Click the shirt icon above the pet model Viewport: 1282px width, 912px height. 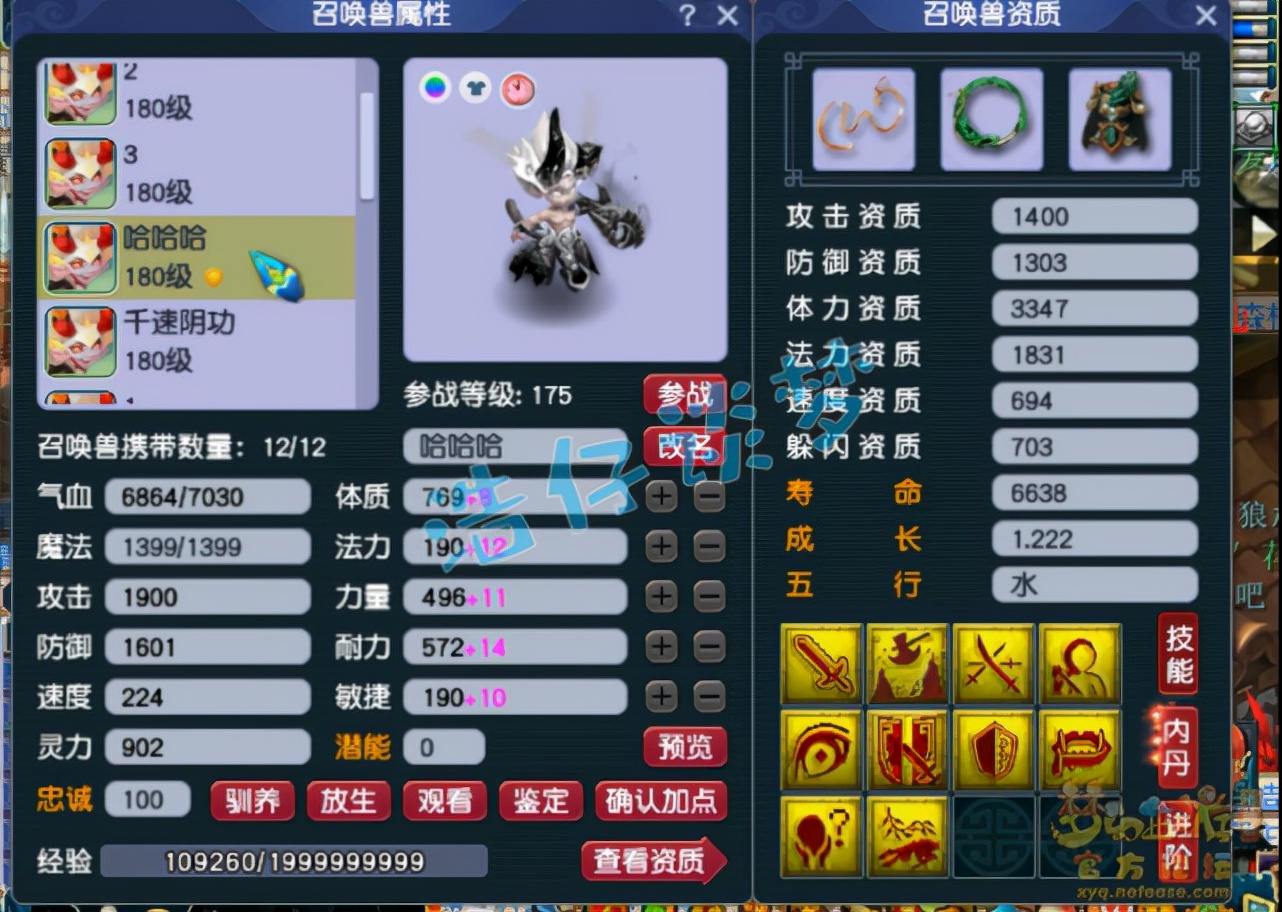point(475,89)
